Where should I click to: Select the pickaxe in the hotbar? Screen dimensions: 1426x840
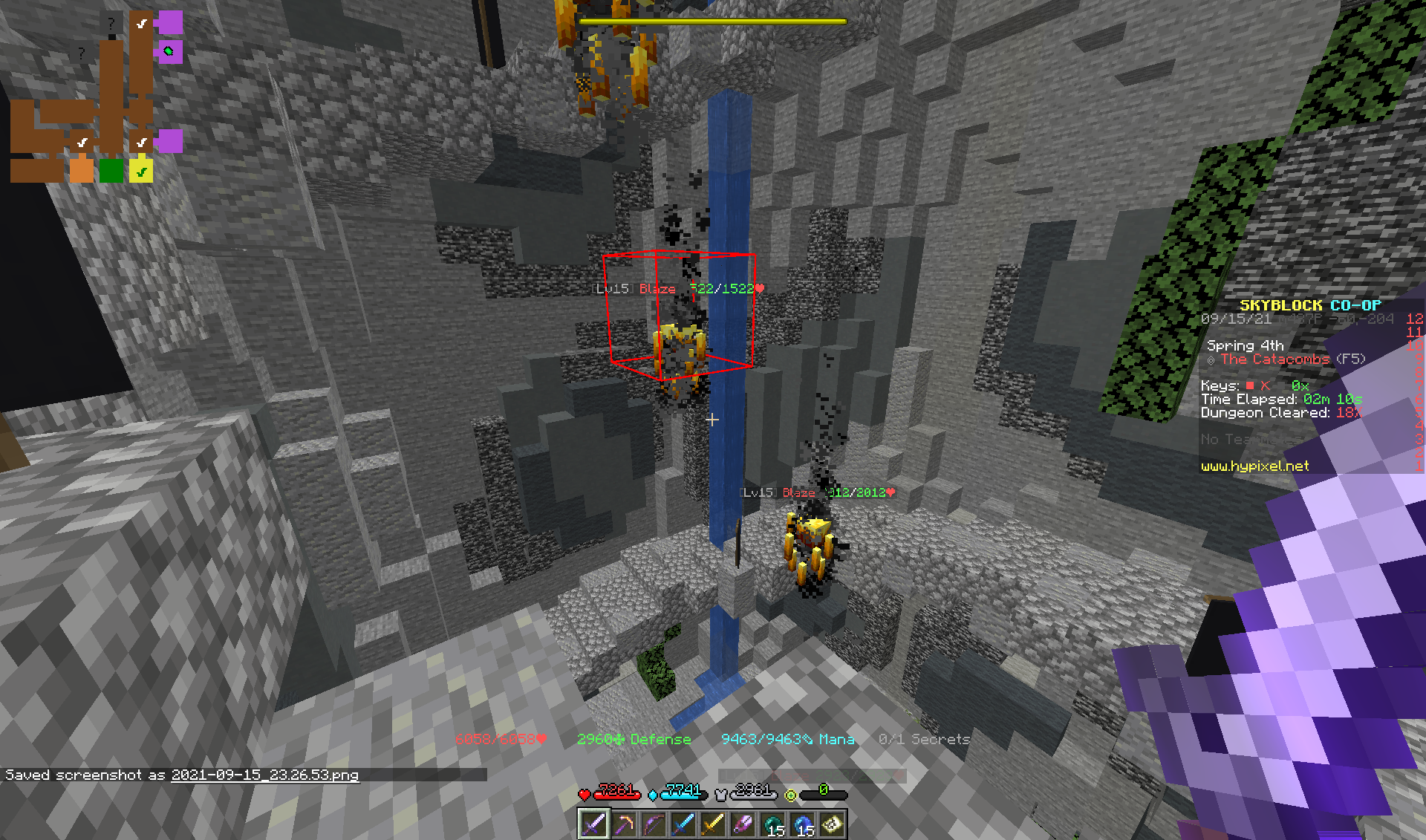(x=624, y=826)
